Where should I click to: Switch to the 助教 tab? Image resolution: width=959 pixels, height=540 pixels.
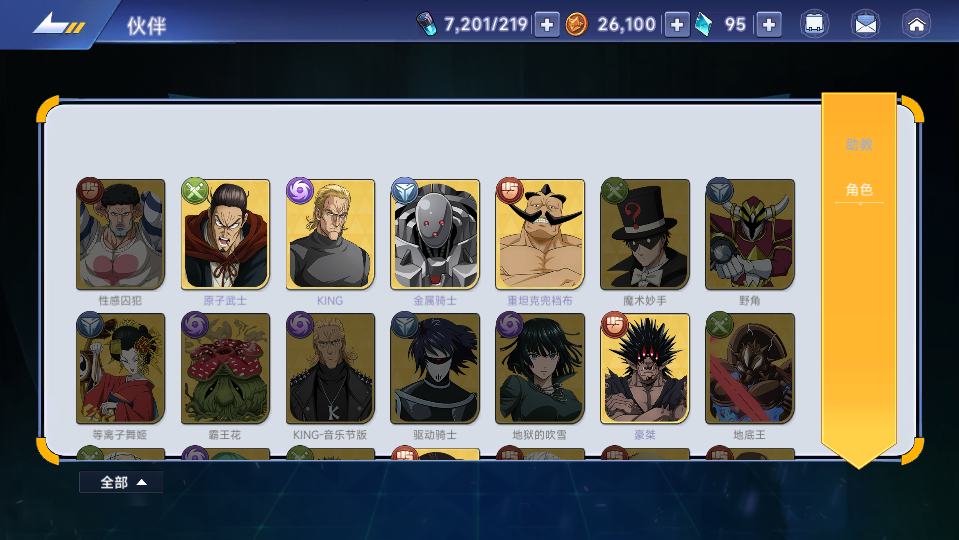point(859,145)
